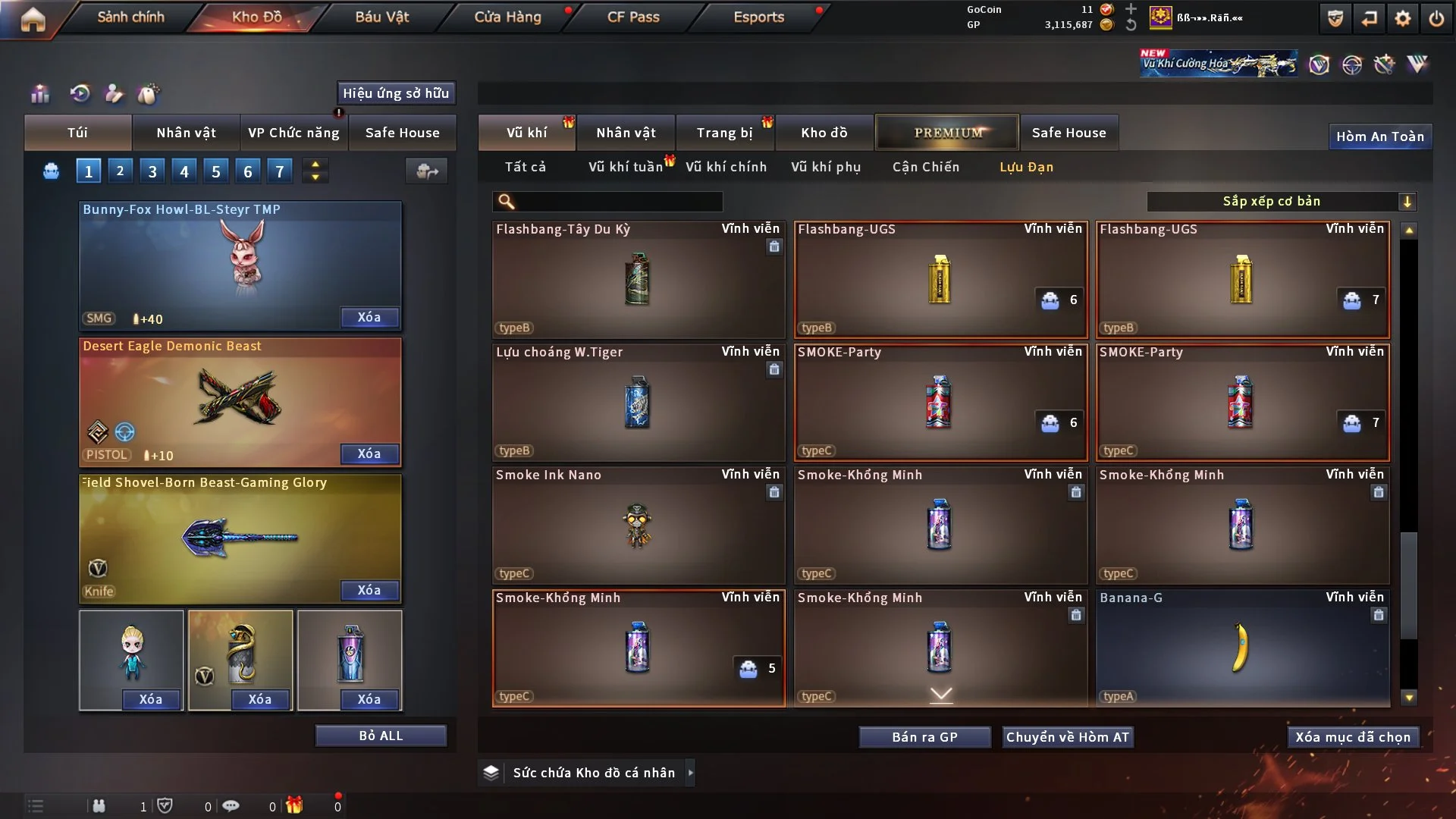Switch to the PREMIUM inventory tab

[x=948, y=133]
